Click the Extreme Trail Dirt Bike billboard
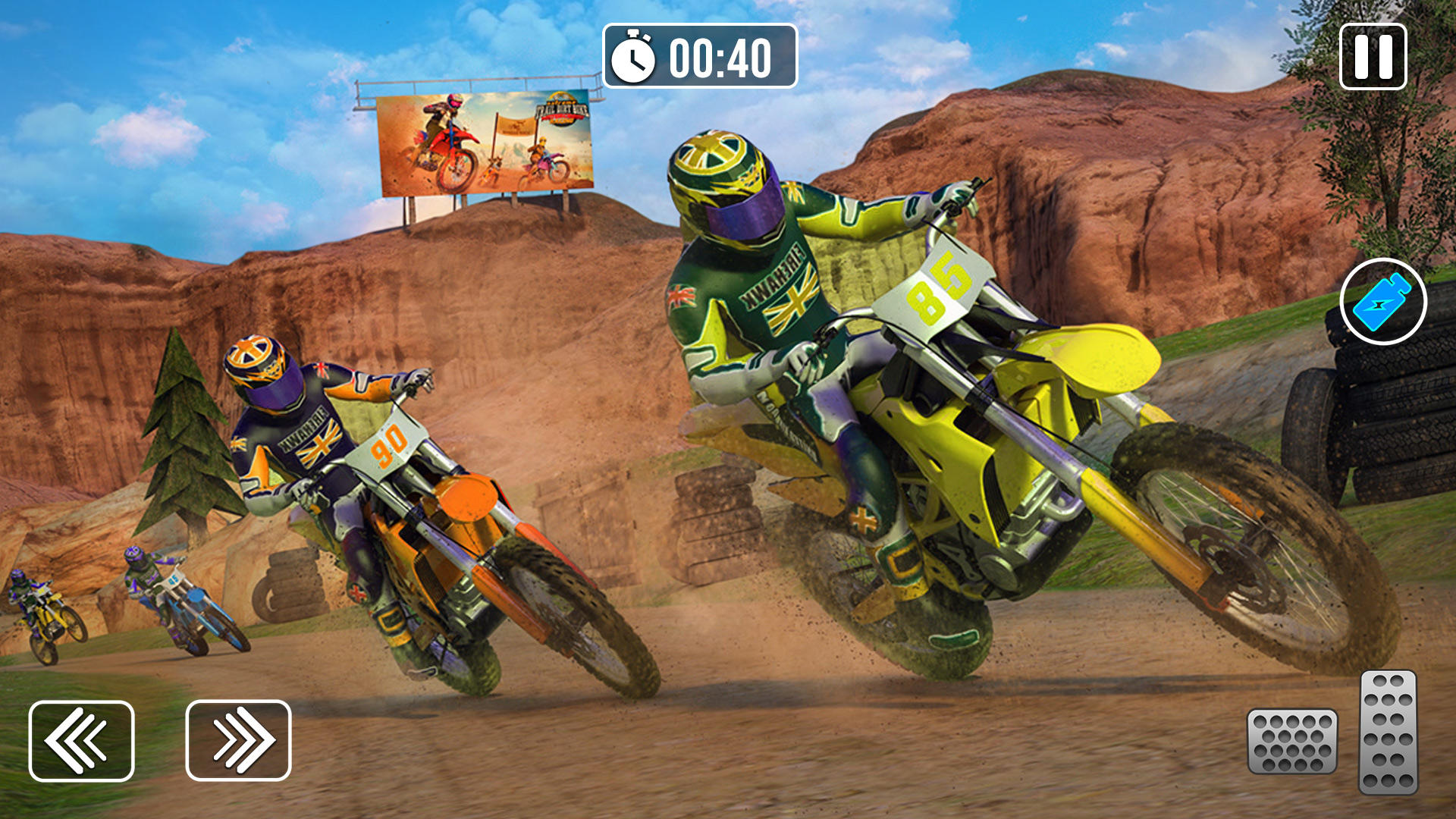1456x819 pixels. click(485, 144)
